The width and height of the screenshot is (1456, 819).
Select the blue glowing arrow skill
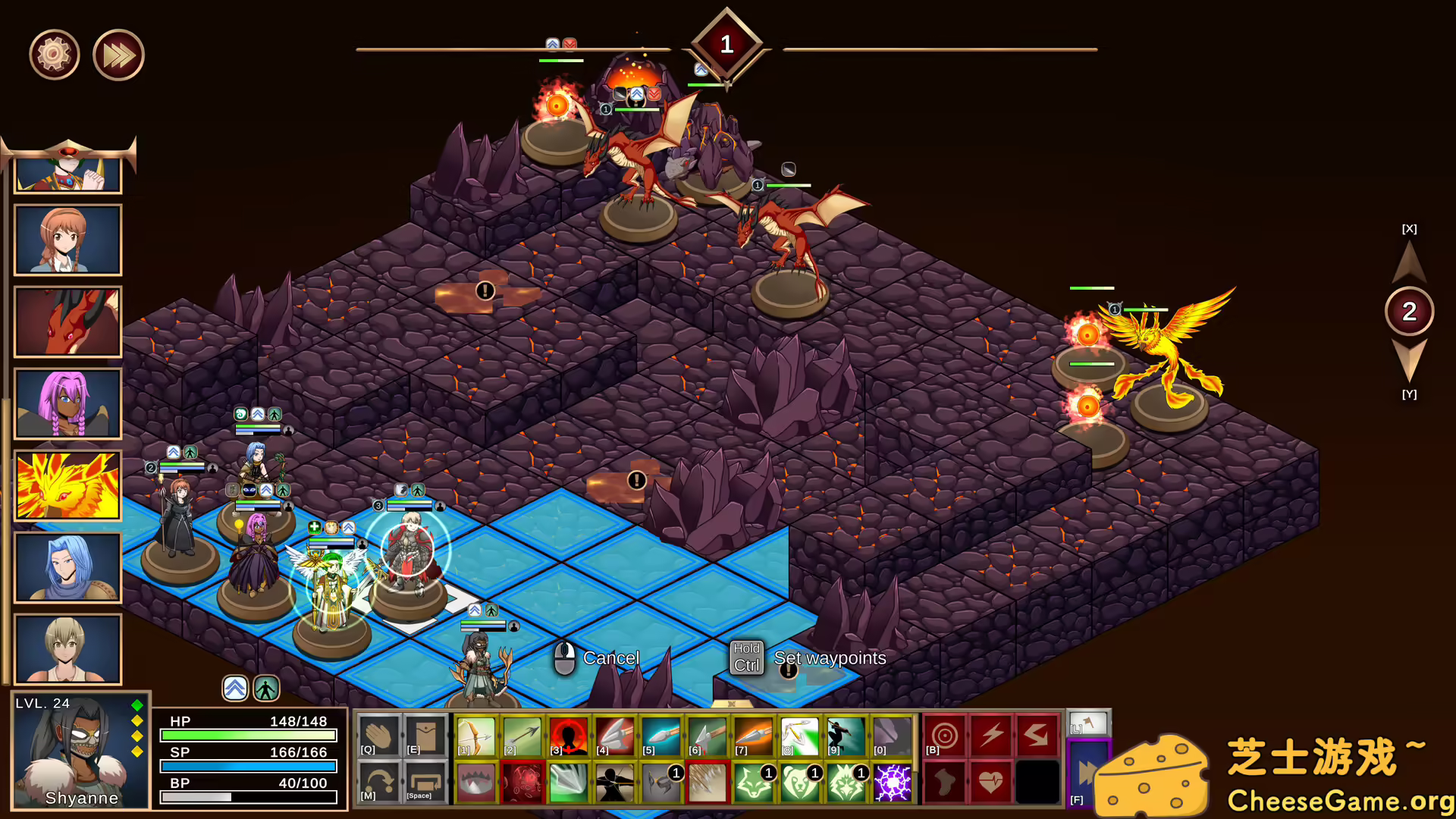[661, 736]
